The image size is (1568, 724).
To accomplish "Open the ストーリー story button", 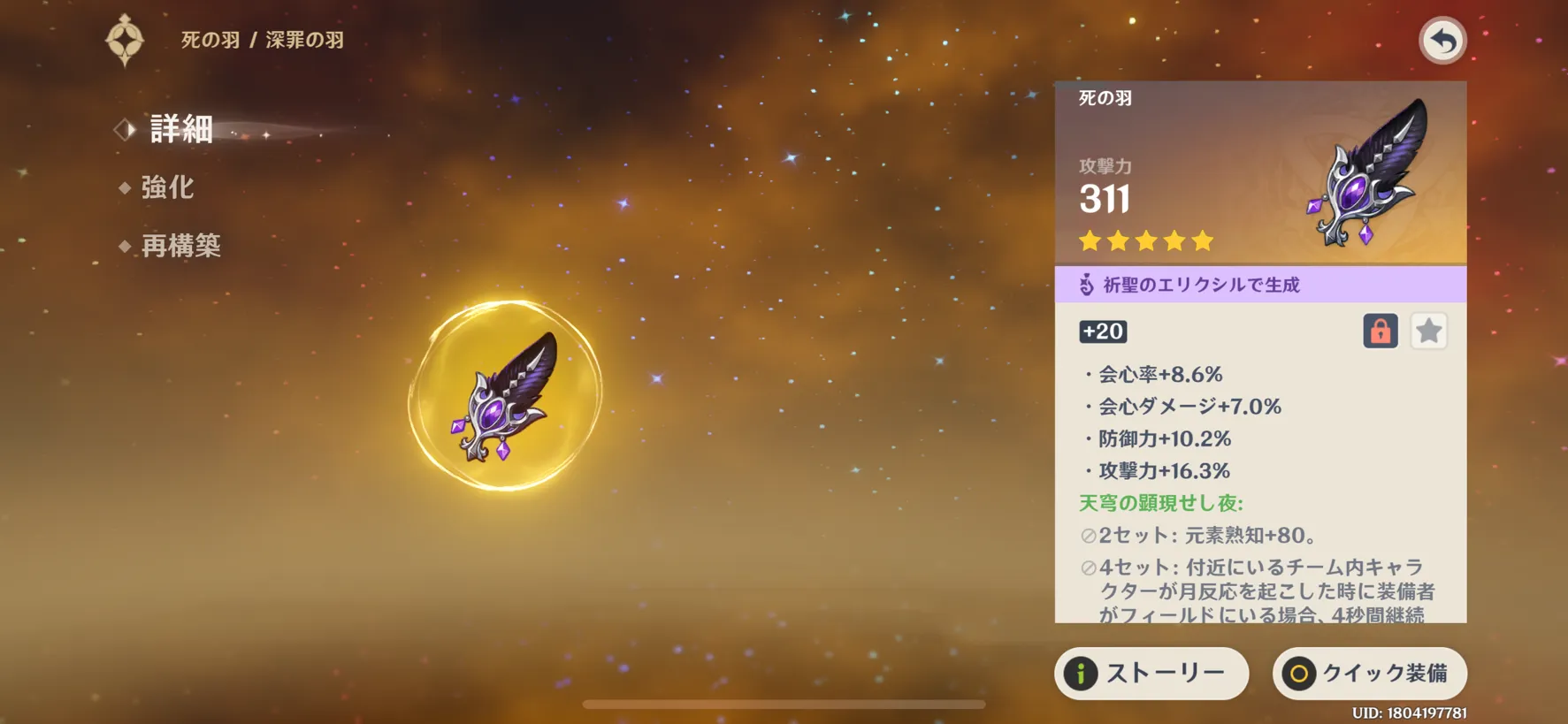I will pos(1151,674).
